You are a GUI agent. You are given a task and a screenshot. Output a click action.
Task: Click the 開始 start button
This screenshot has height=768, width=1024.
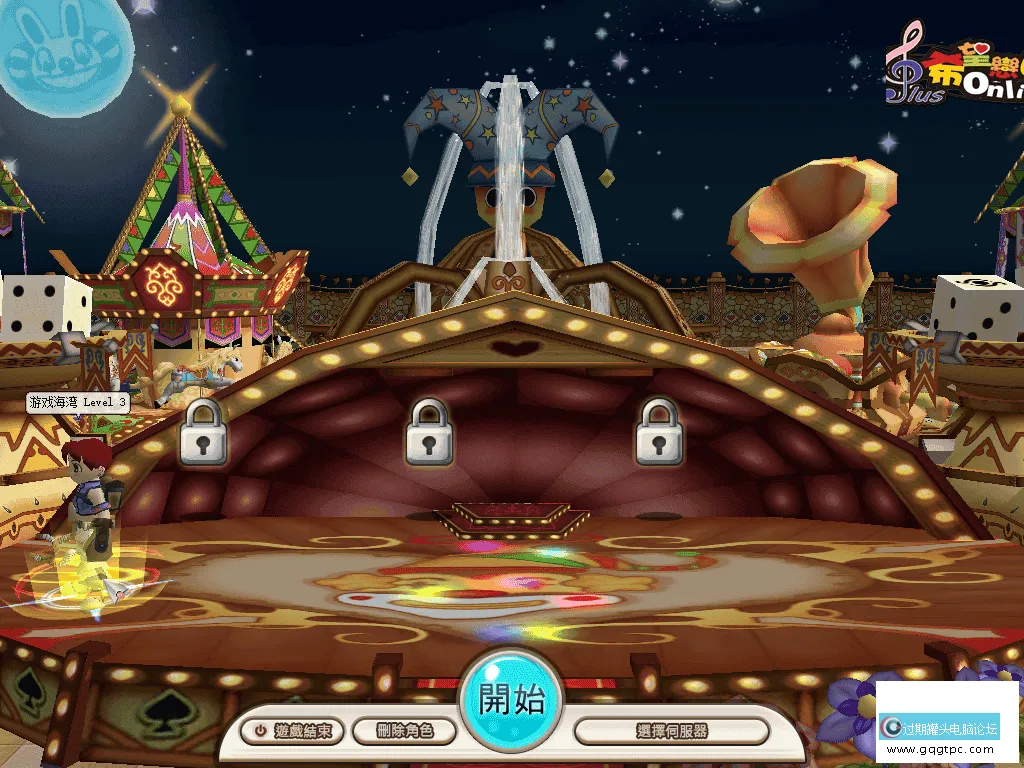(x=511, y=700)
